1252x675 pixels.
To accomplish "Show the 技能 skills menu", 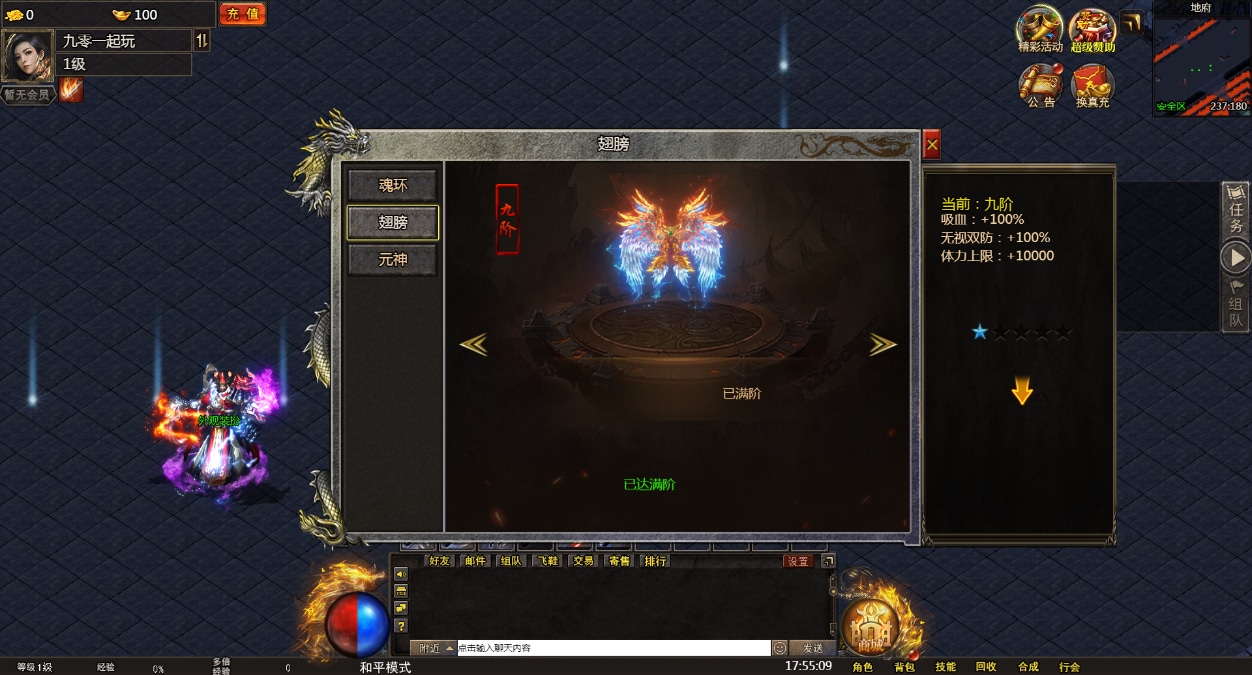I will click(945, 667).
